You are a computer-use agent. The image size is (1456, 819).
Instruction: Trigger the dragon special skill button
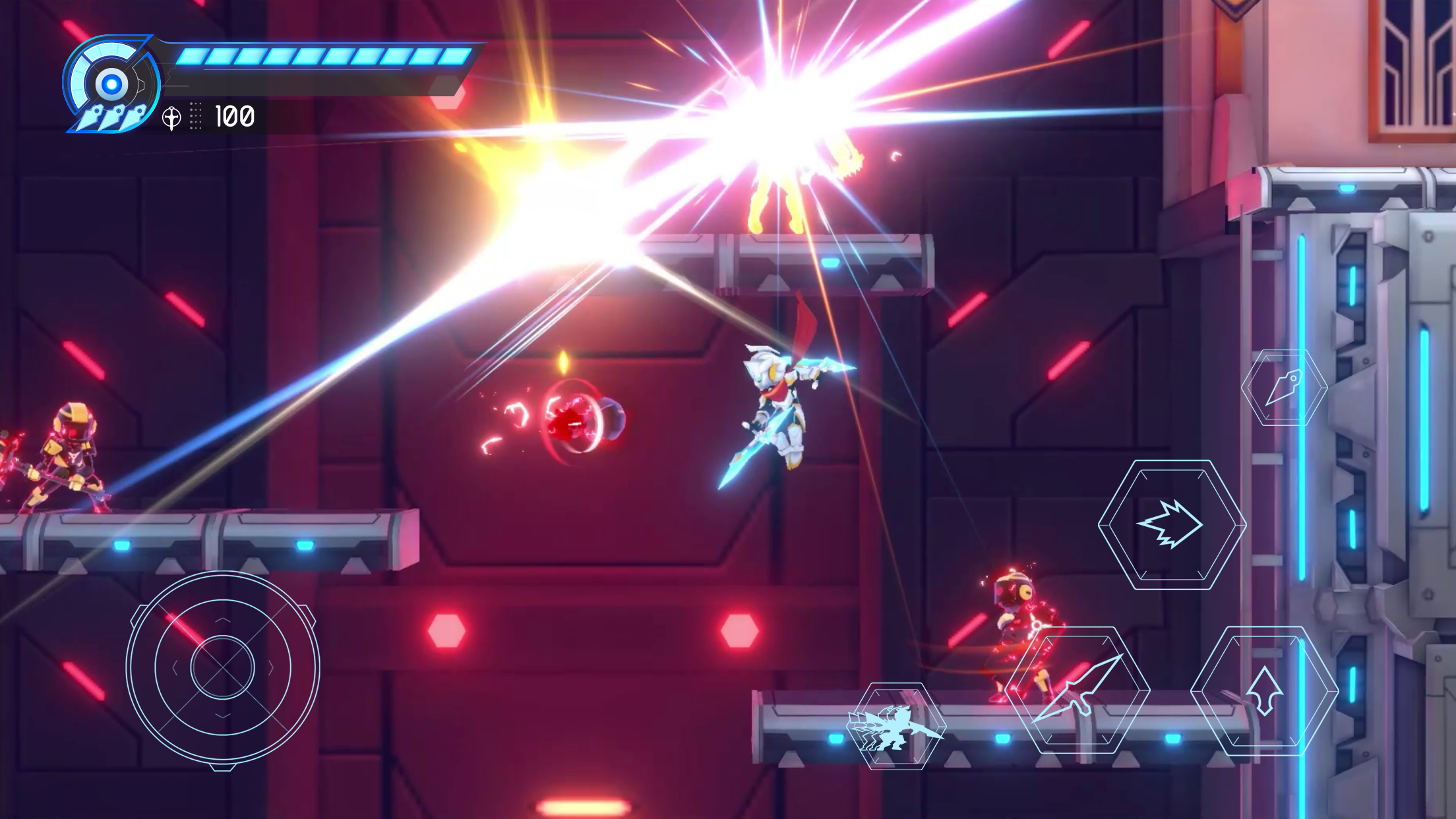click(896, 726)
